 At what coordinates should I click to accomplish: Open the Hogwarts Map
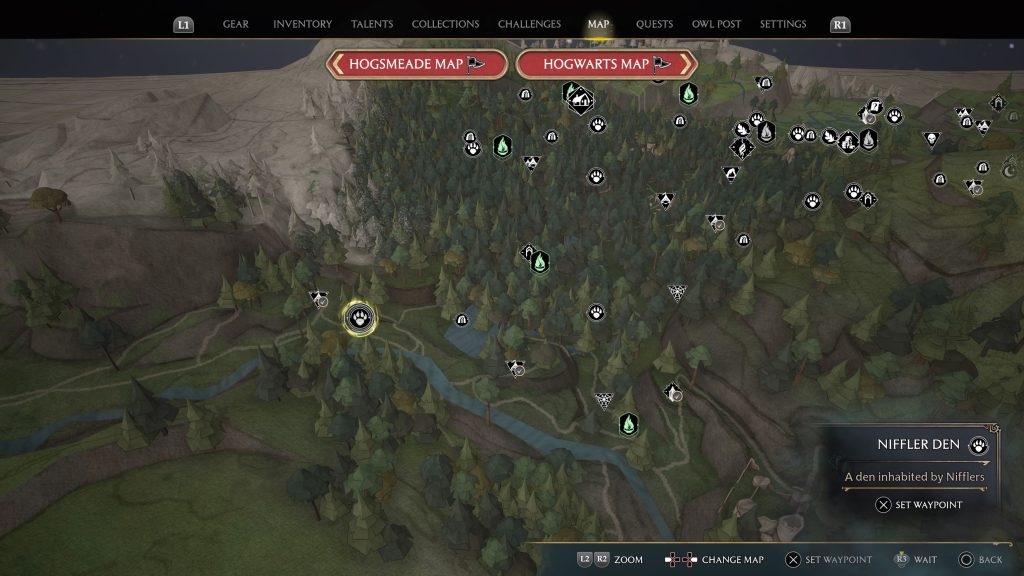(x=607, y=64)
